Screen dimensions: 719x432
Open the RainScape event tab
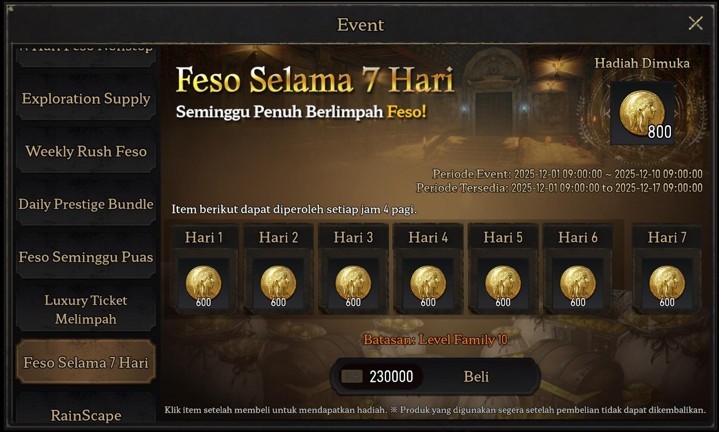click(x=86, y=414)
